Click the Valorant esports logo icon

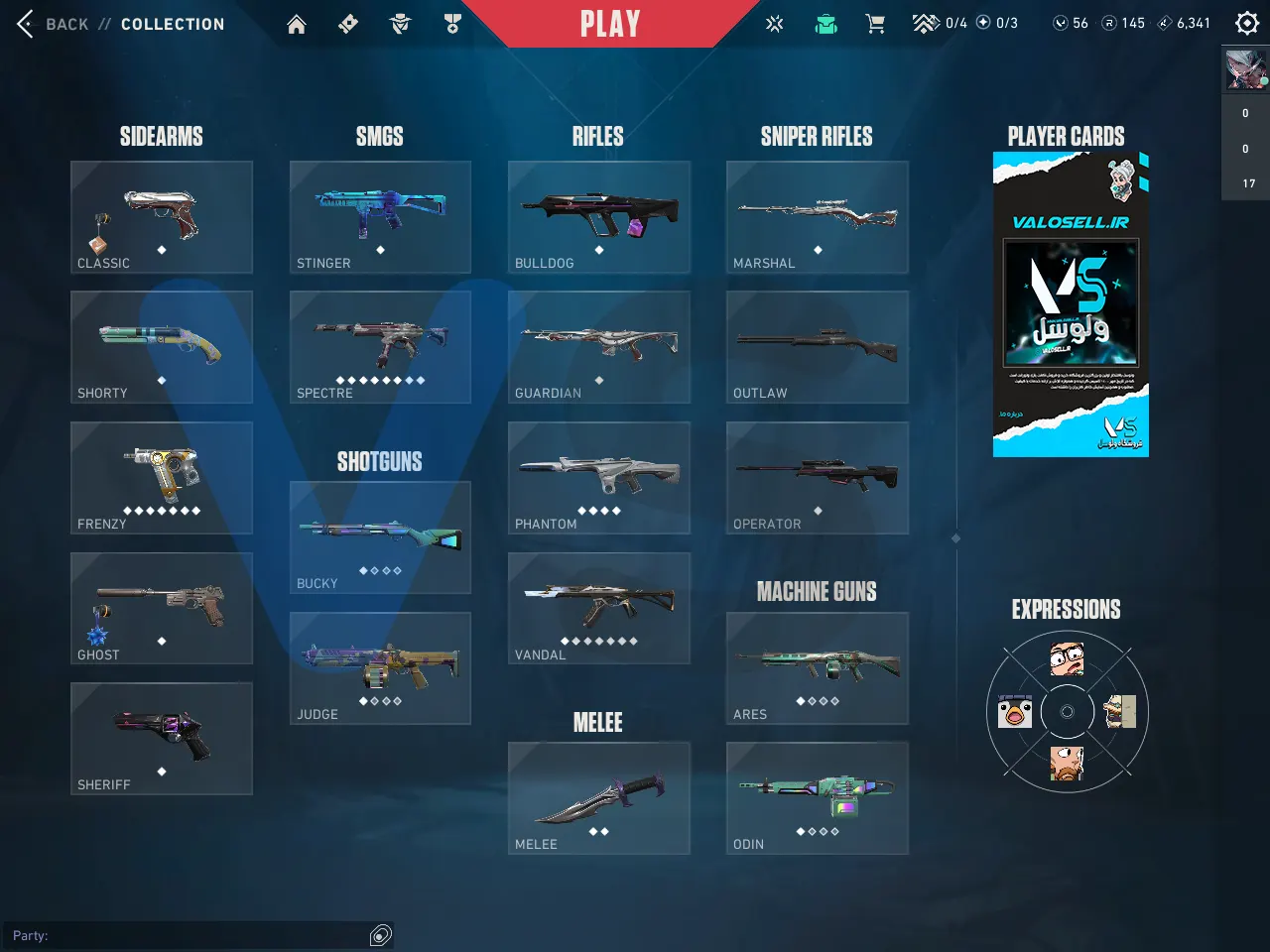pos(774,23)
